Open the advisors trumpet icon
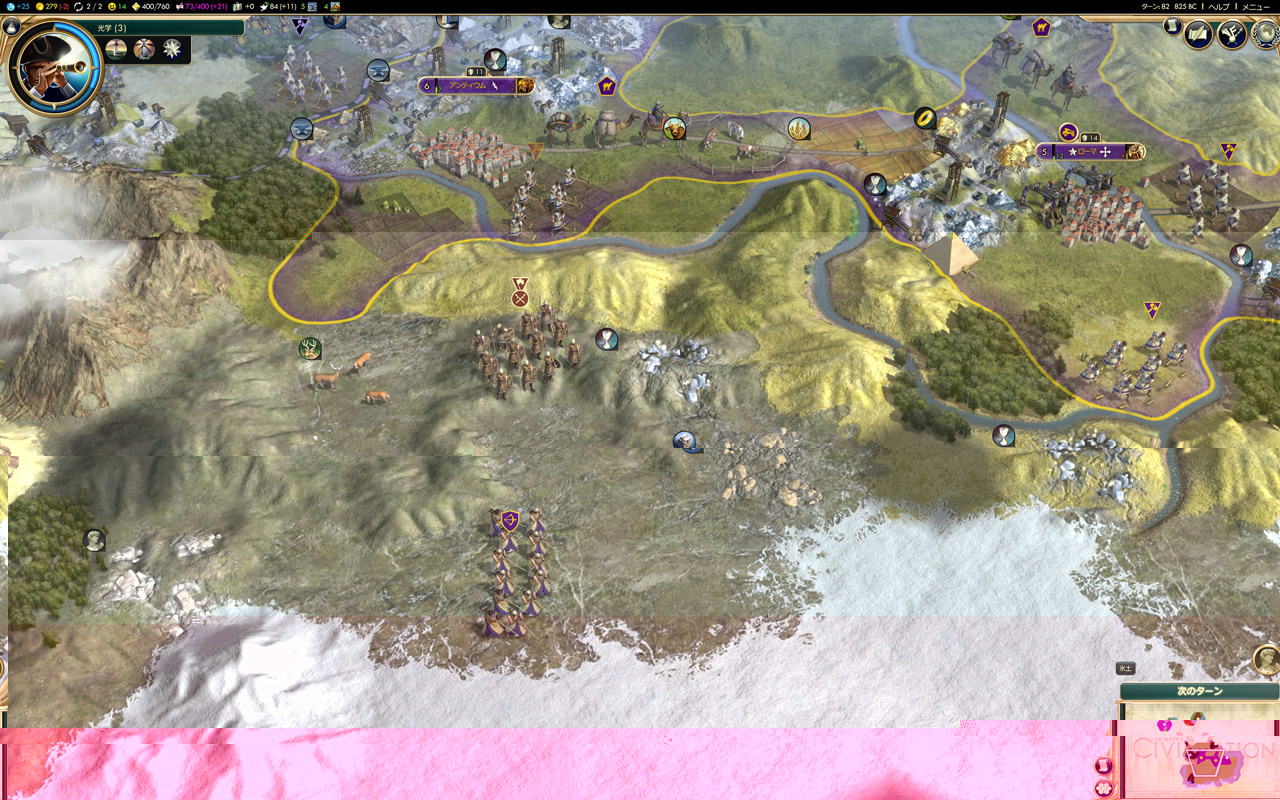 pyautogui.click(x=1230, y=35)
